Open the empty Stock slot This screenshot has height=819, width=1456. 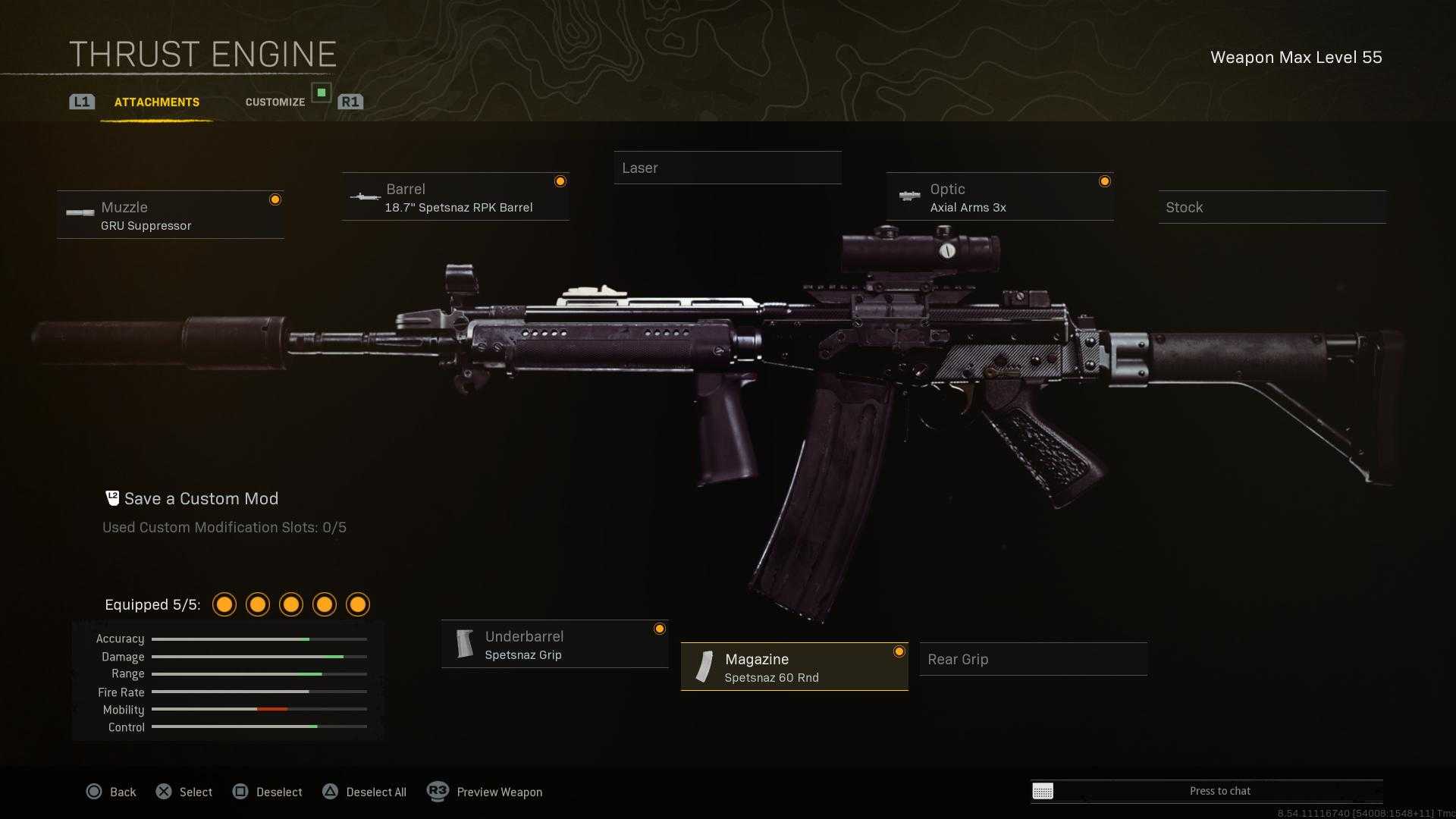1272,208
